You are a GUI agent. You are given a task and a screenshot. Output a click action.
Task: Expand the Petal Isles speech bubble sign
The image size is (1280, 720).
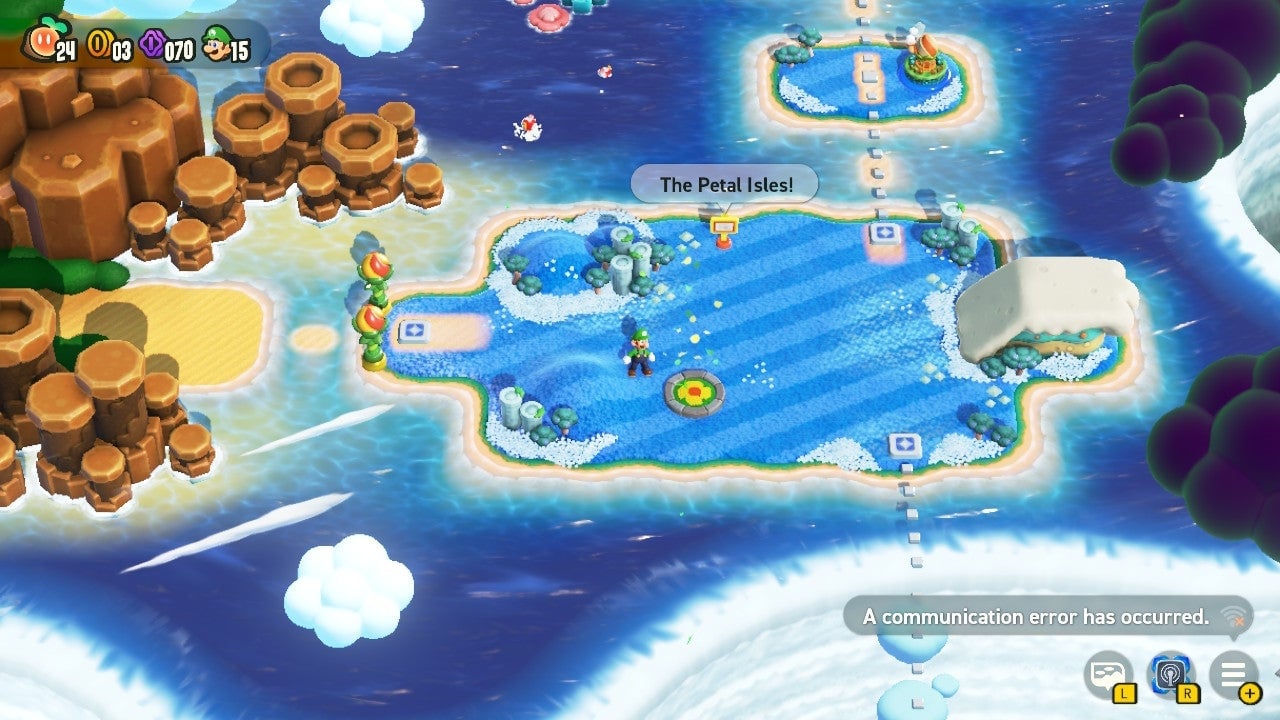click(x=725, y=184)
